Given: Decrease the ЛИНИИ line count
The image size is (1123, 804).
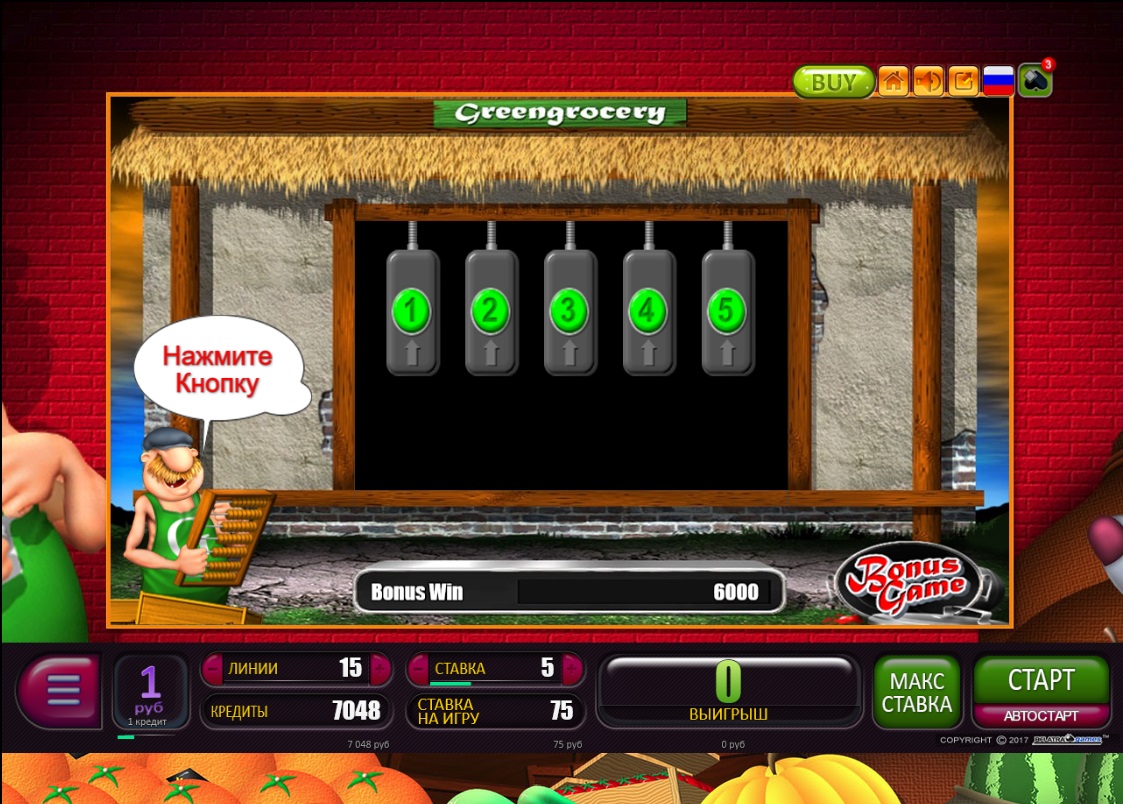Looking at the screenshot, I should (x=212, y=668).
